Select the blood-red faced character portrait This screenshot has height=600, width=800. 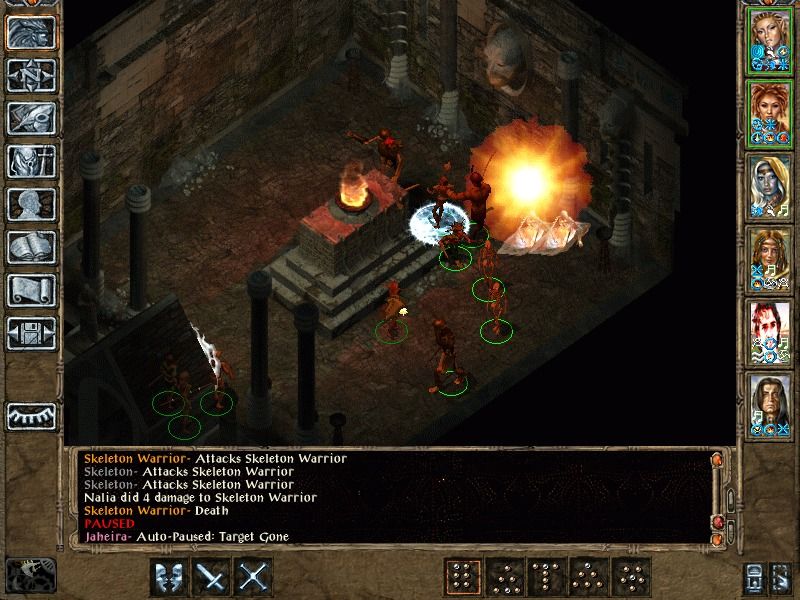pyautogui.click(x=770, y=332)
